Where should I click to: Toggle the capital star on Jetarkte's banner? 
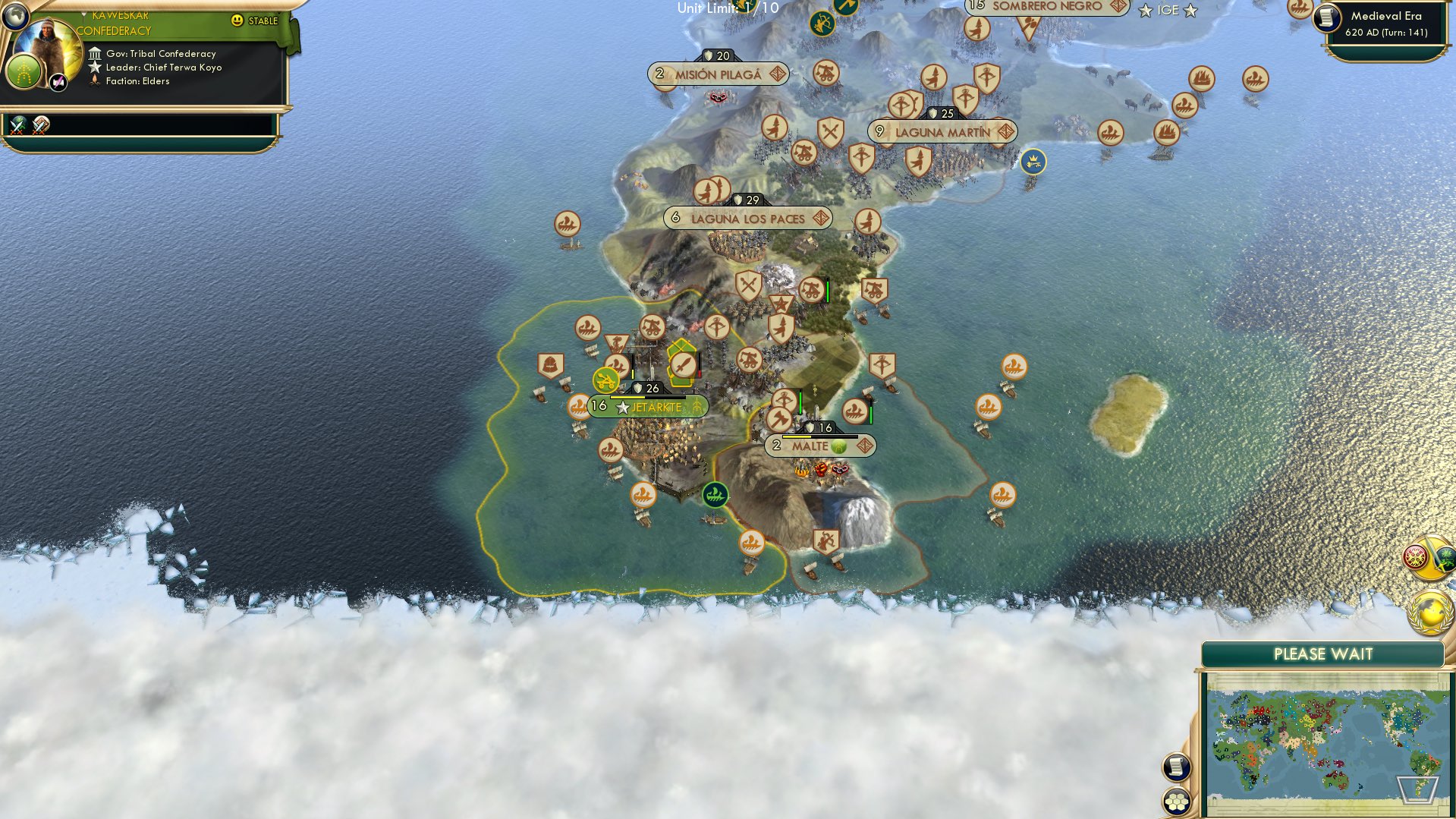(x=623, y=407)
